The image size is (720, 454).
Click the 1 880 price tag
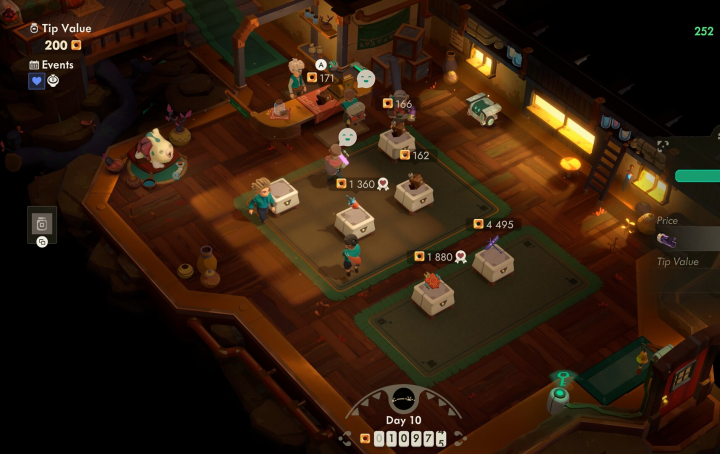(x=440, y=257)
